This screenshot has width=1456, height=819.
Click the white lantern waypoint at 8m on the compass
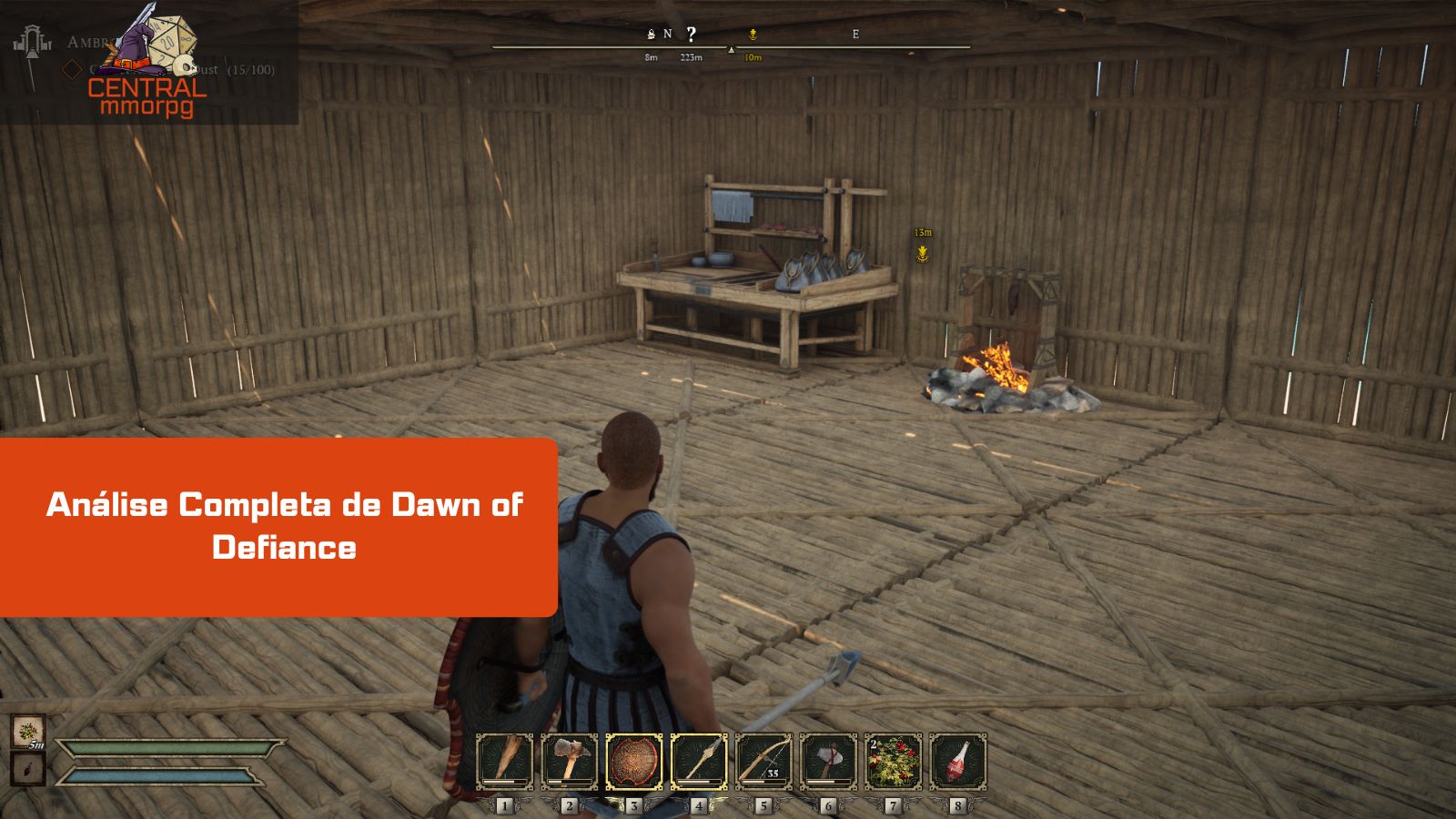[x=650, y=35]
